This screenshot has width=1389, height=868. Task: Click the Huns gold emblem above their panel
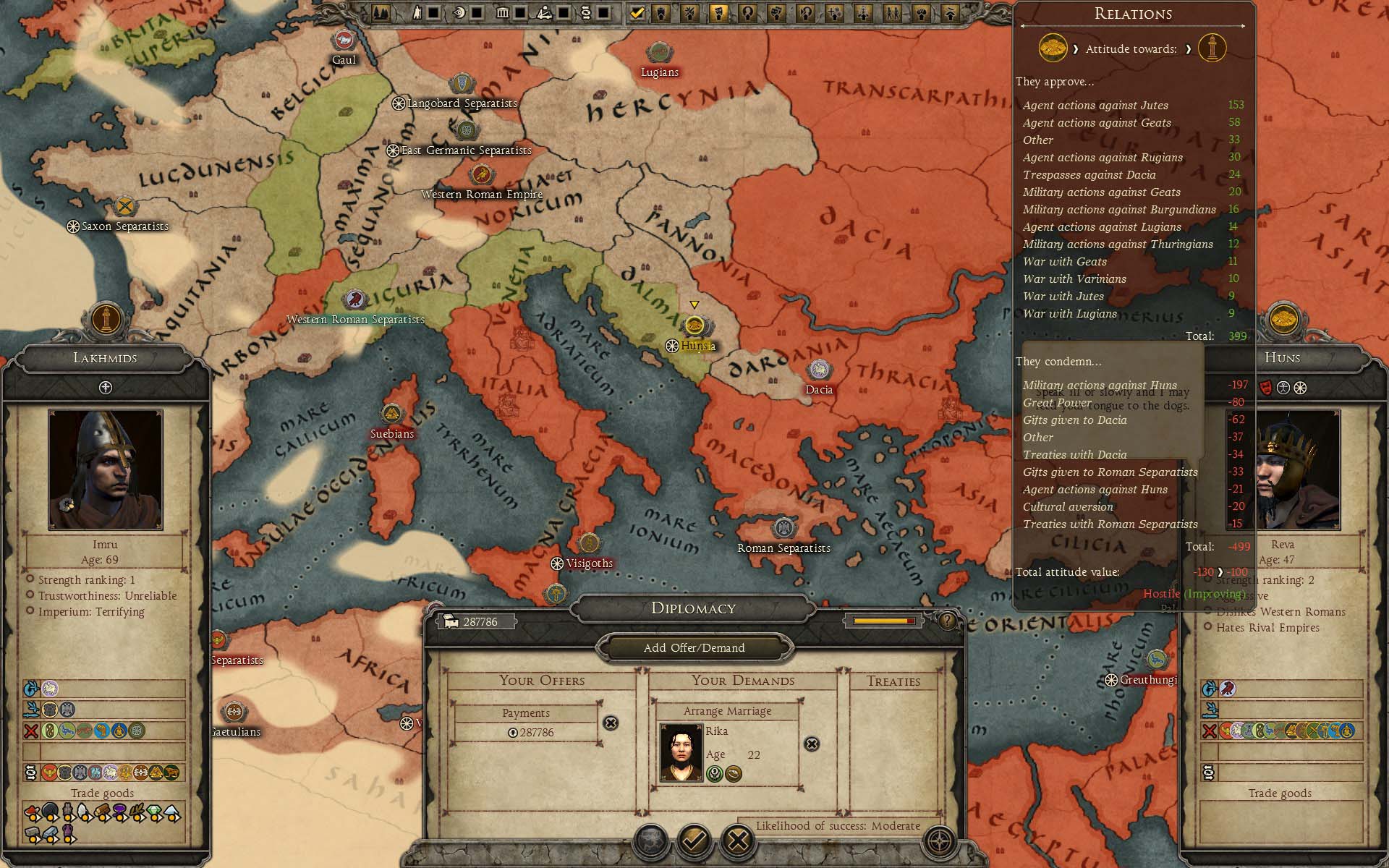[1283, 318]
